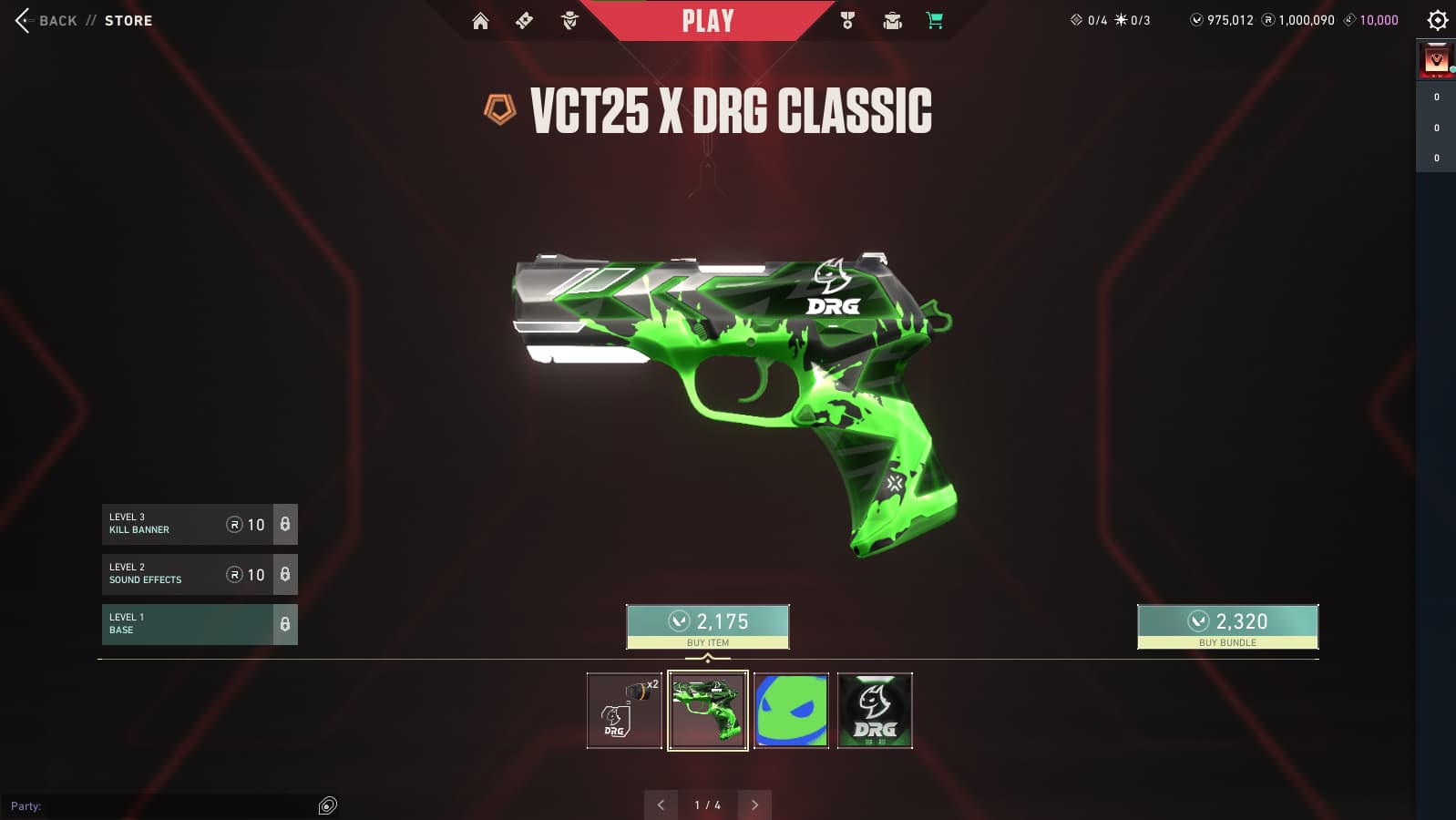This screenshot has height=820, width=1456.
Task: Select the green blob player card thumbnail
Action: pyautogui.click(x=791, y=711)
